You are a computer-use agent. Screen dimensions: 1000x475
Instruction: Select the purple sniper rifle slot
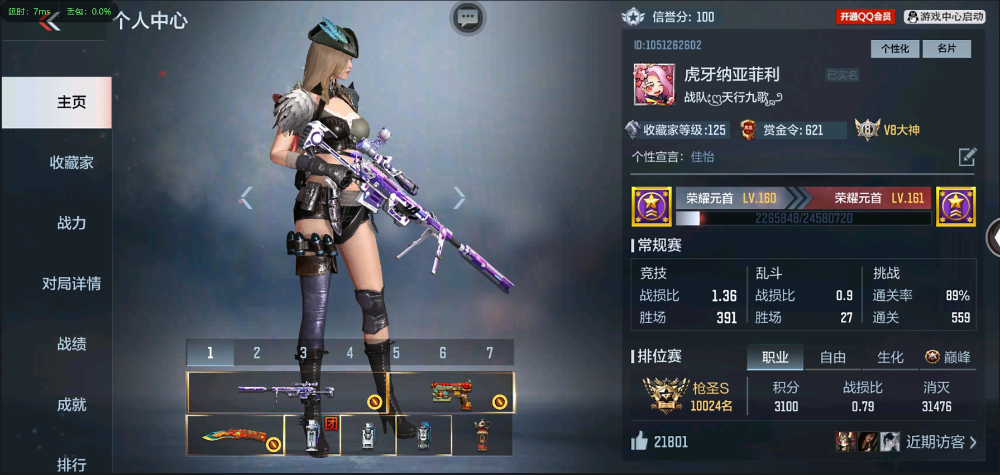pyautogui.click(x=286, y=391)
